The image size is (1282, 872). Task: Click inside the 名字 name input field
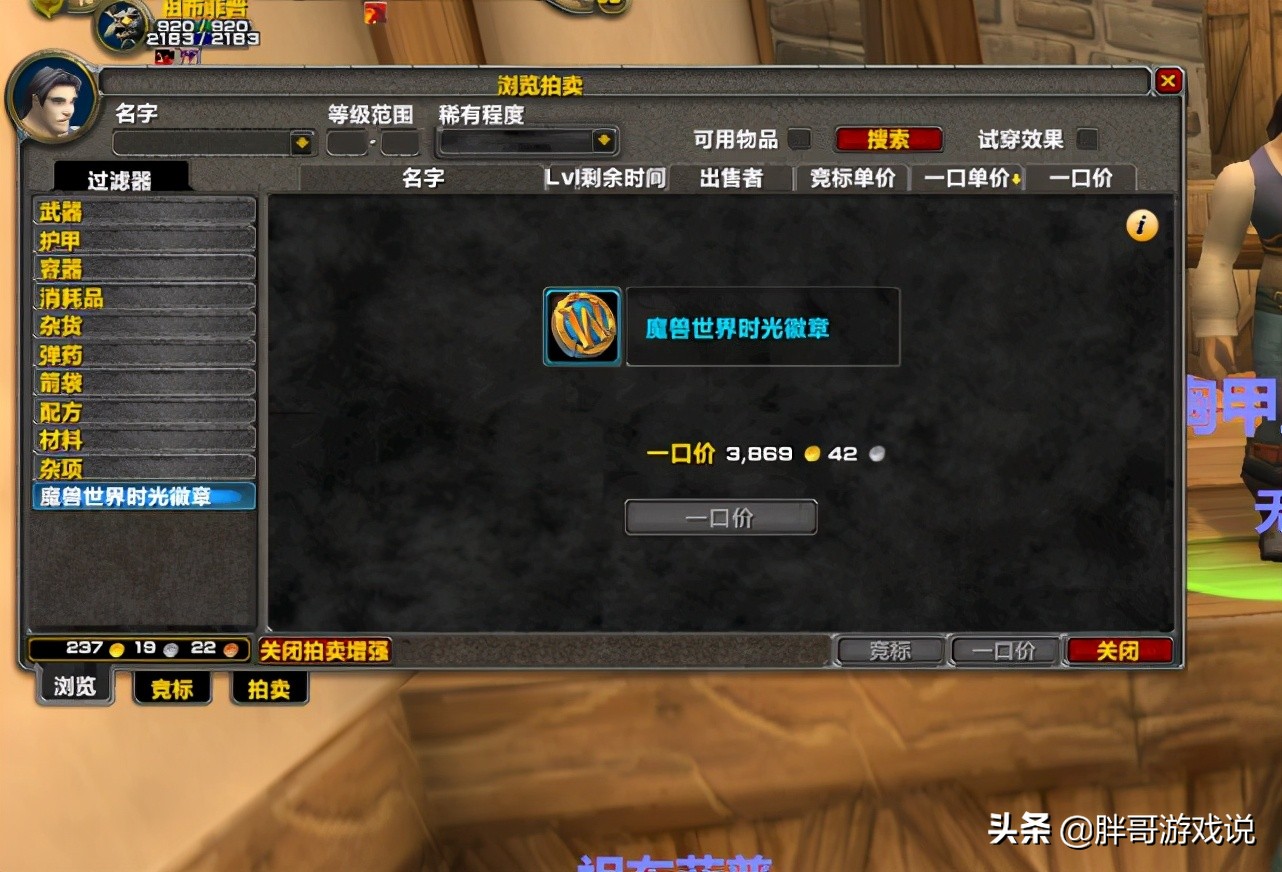[200, 143]
